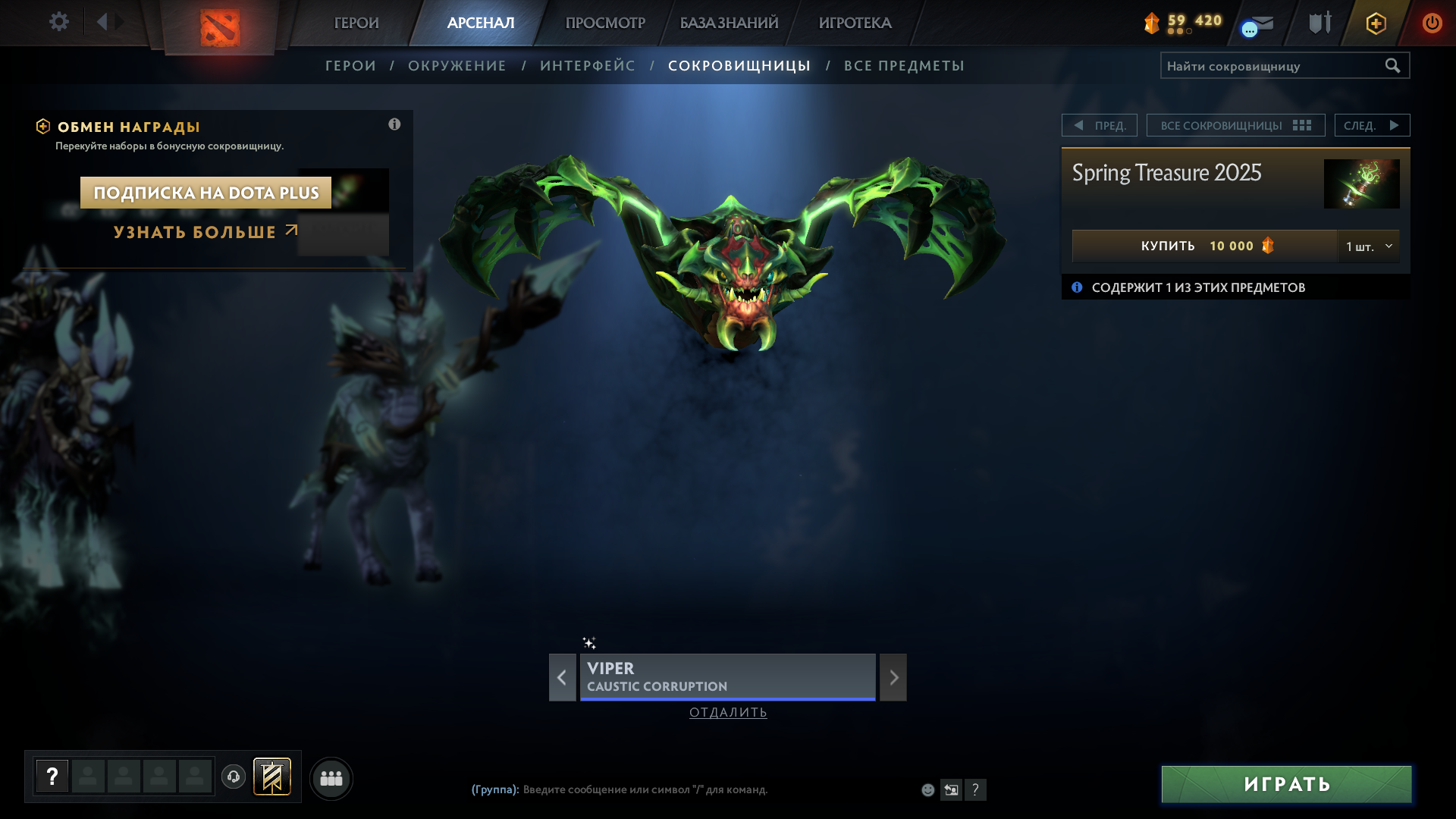Select the ИНТЕРФЕЙС subcategory

[587, 66]
